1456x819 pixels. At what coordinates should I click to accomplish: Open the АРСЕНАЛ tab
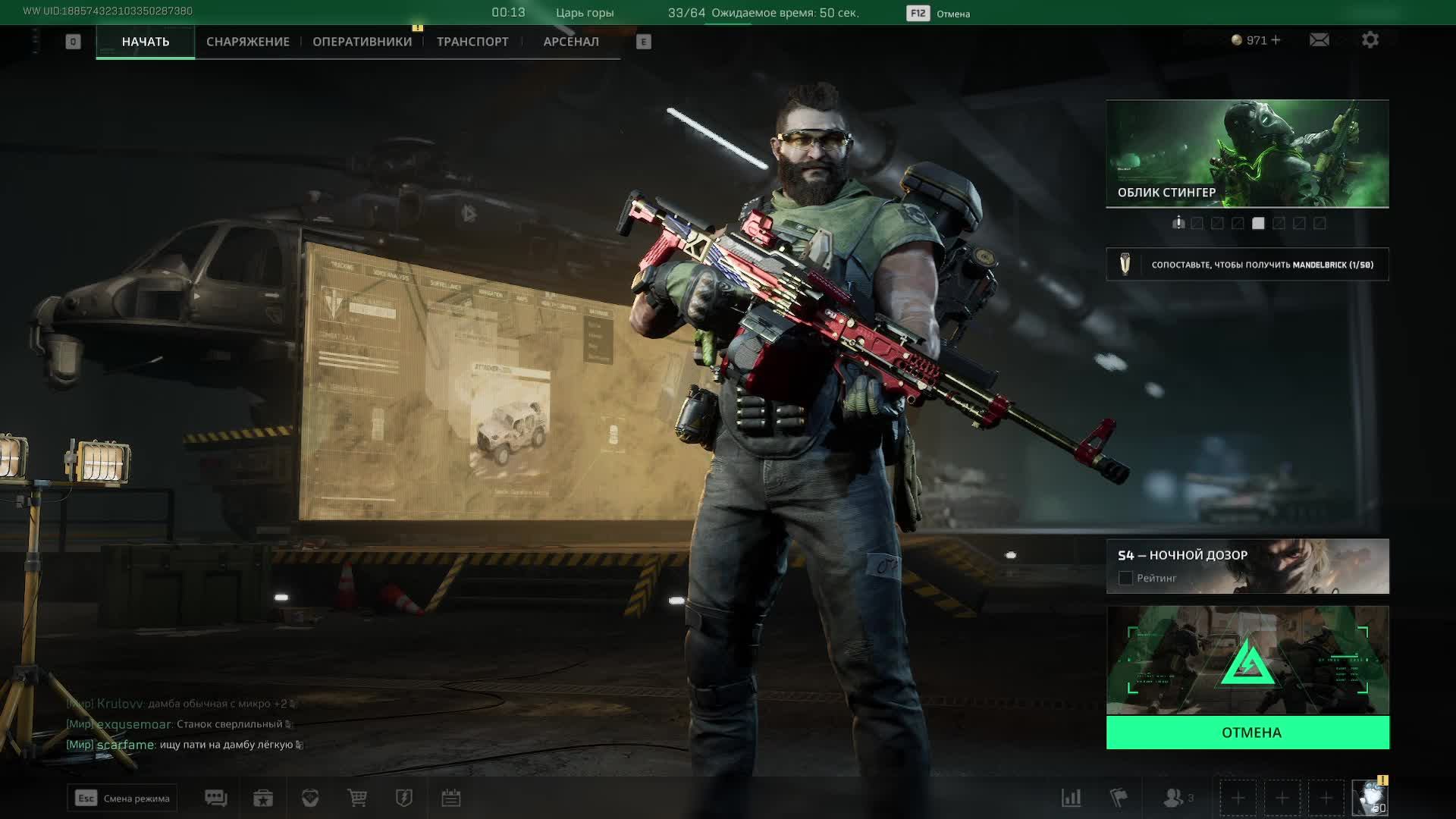tap(571, 42)
